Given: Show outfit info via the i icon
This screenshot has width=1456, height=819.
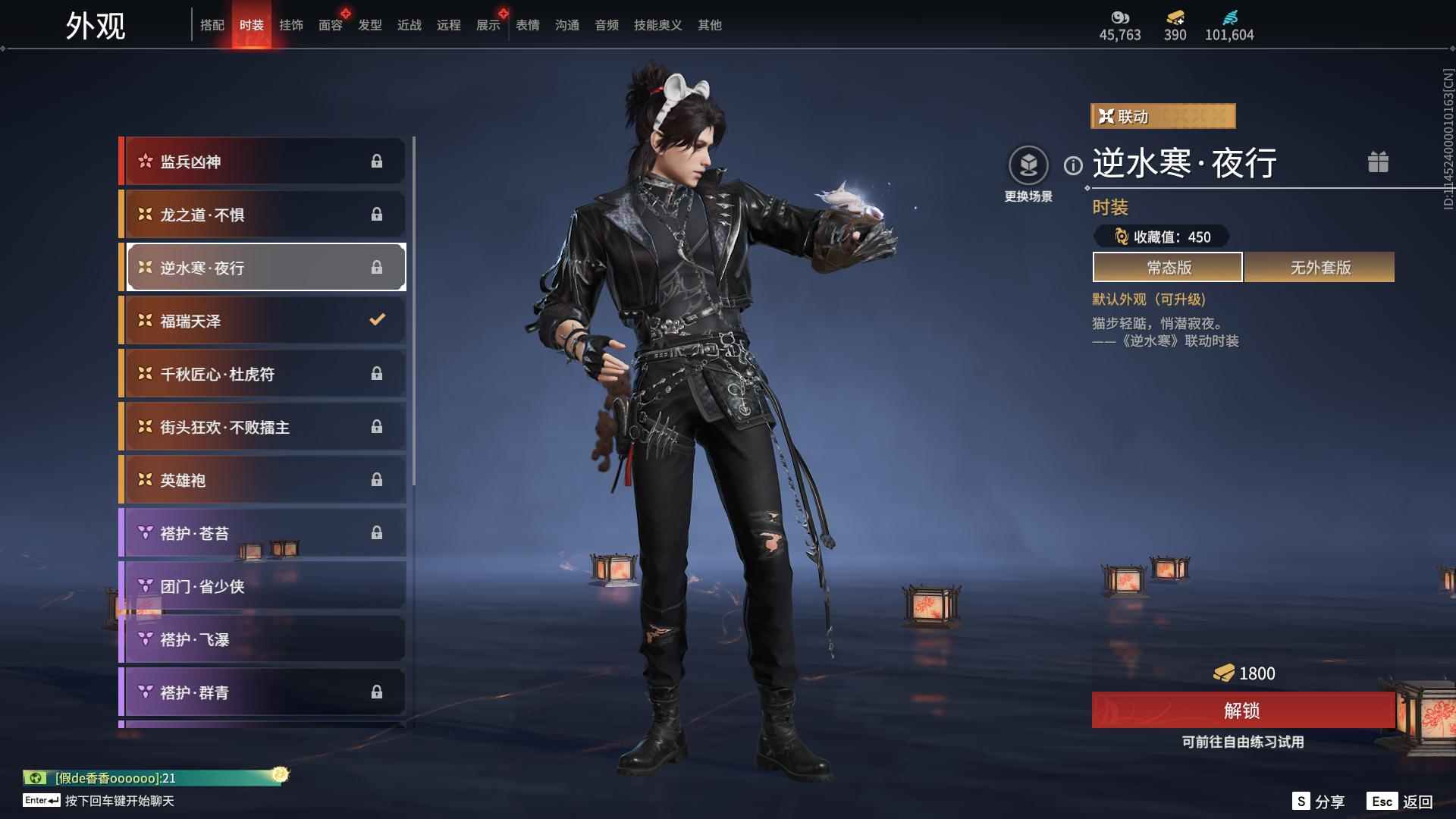Looking at the screenshot, I should pyautogui.click(x=1073, y=165).
